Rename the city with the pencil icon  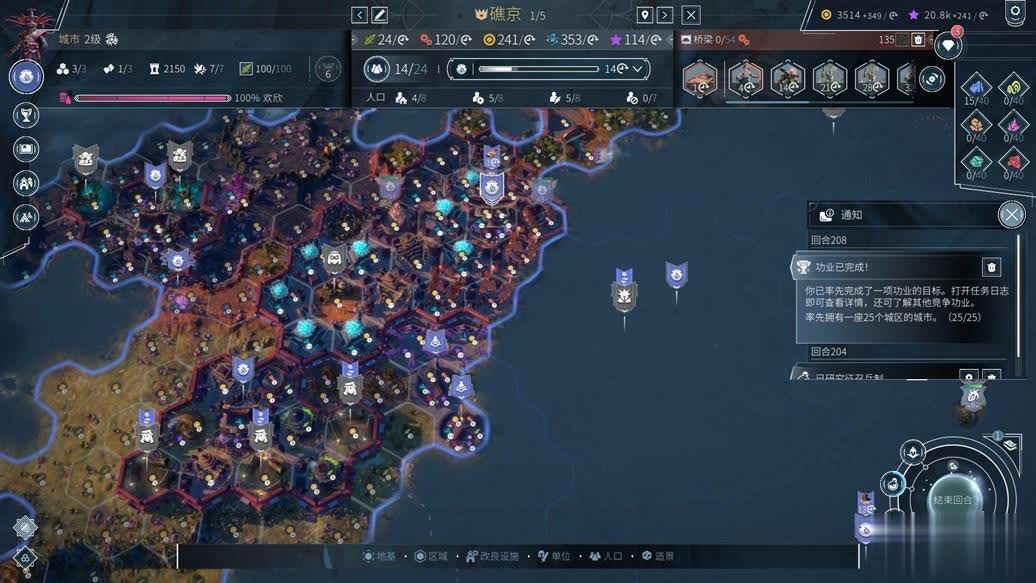point(380,15)
